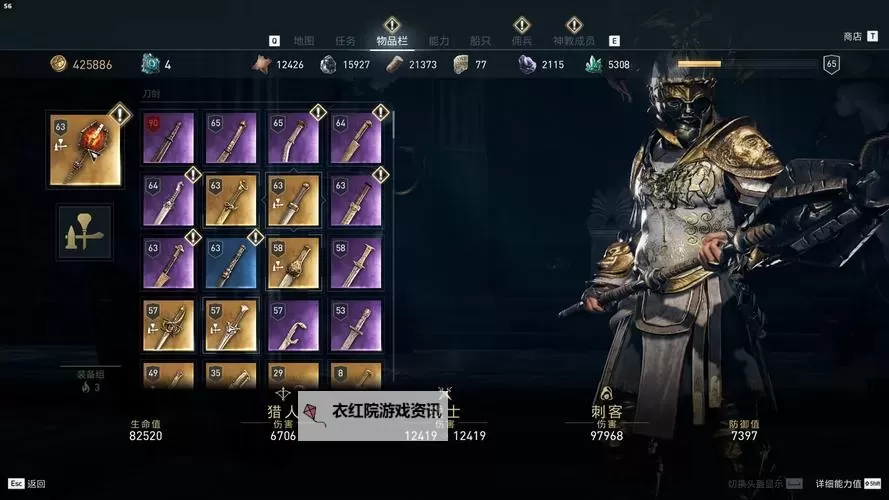The width and height of the screenshot is (889, 500).
Task: Choose the level 53 purple sword
Action: point(356,325)
